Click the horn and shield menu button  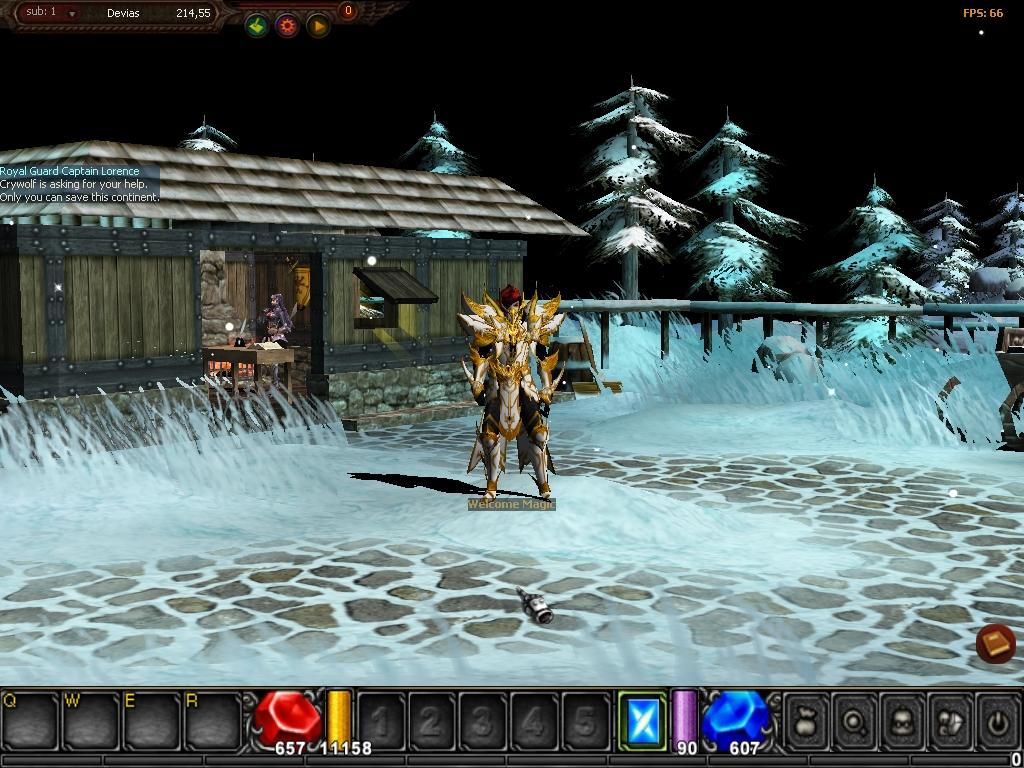pyautogui.click(x=950, y=720)
